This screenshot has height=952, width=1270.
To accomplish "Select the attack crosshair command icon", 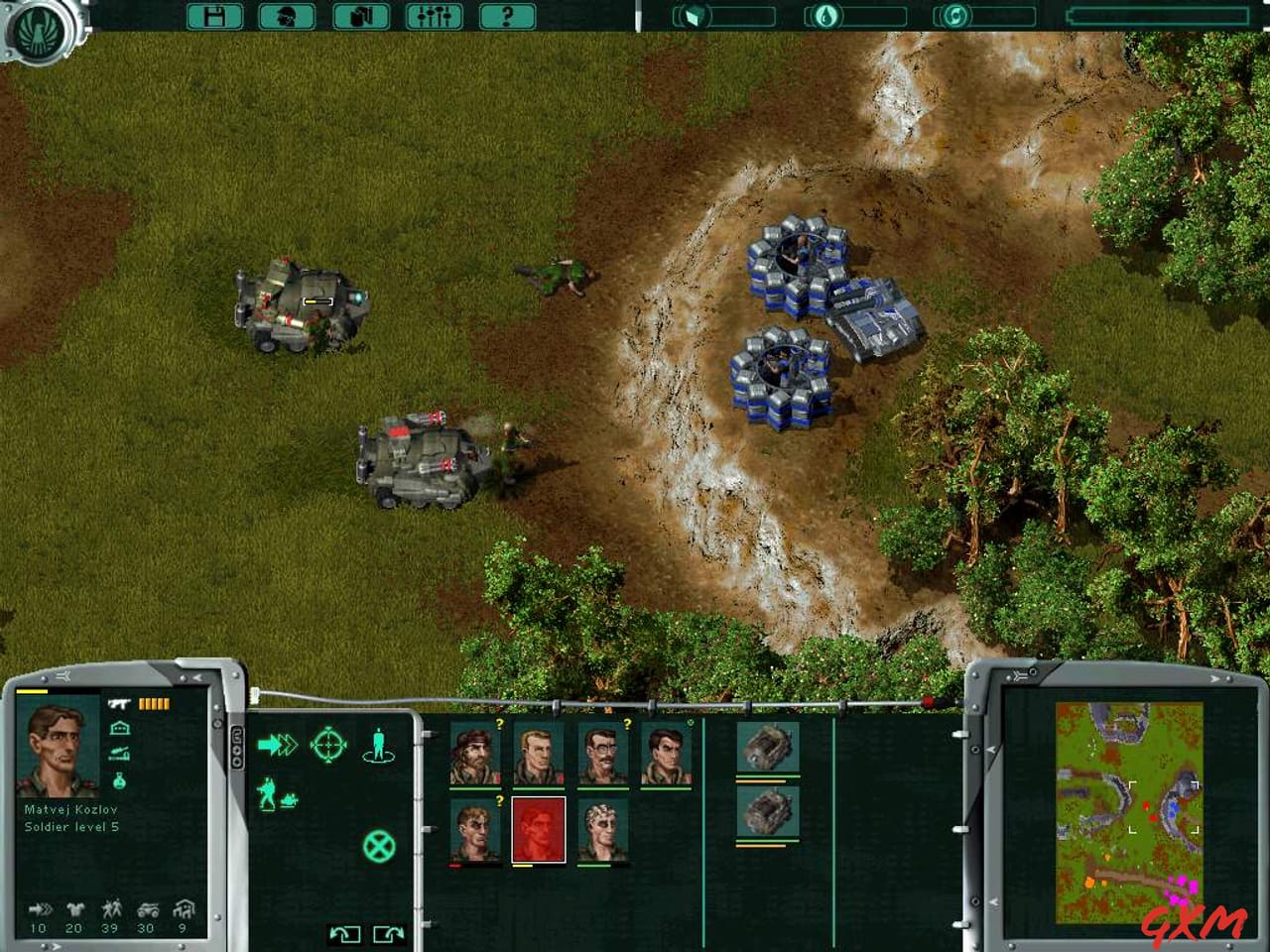I will click(x=328, y=746).
